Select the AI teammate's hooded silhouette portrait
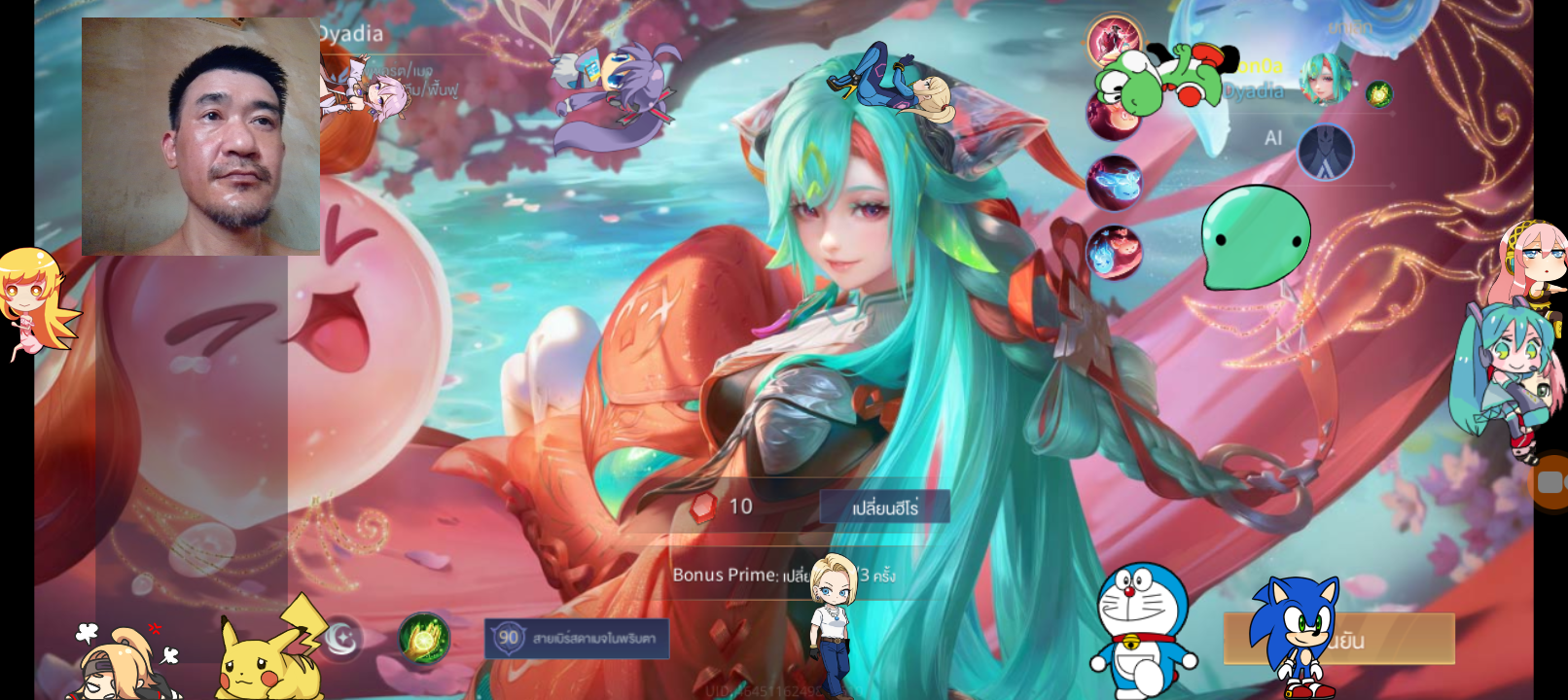The width and height of the screenshot is (1568, 700). [1325, 152]
